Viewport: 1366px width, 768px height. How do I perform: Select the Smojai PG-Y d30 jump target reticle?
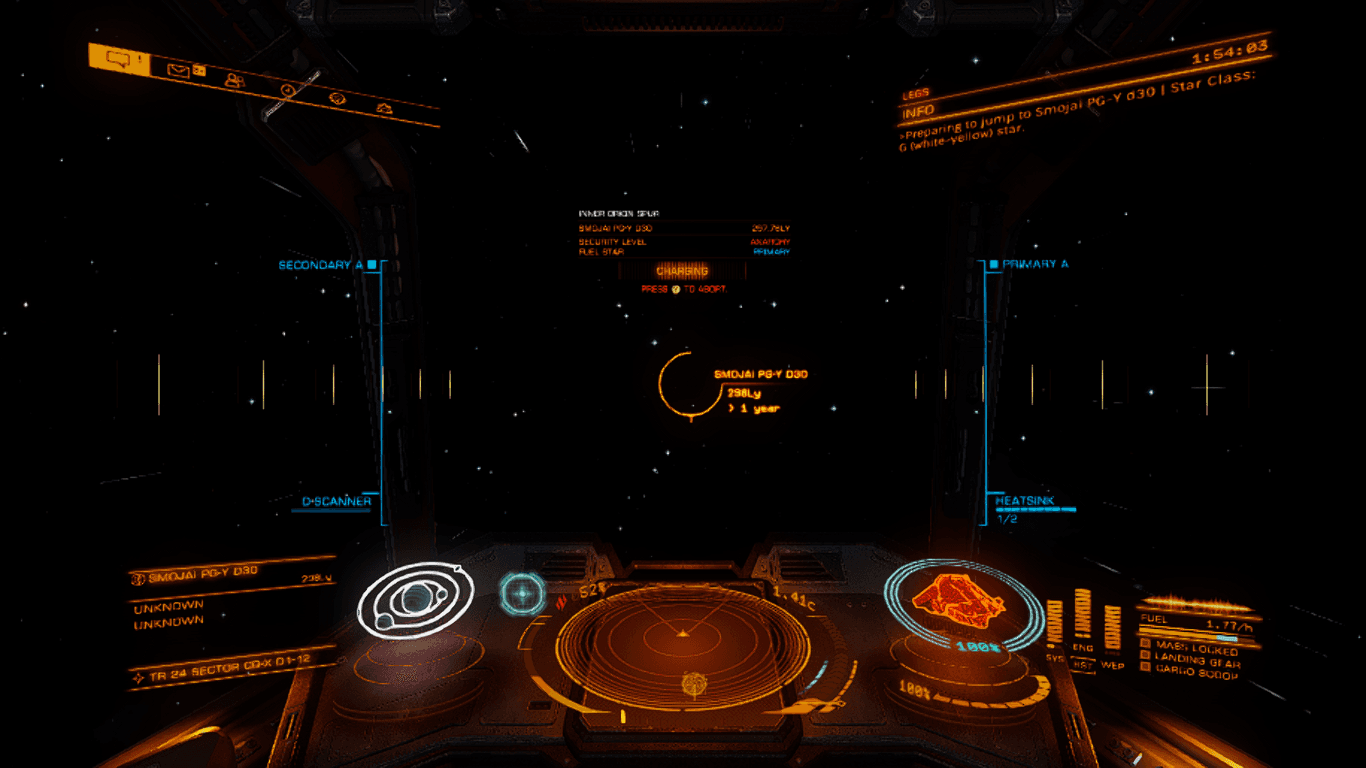coord(689,384)
